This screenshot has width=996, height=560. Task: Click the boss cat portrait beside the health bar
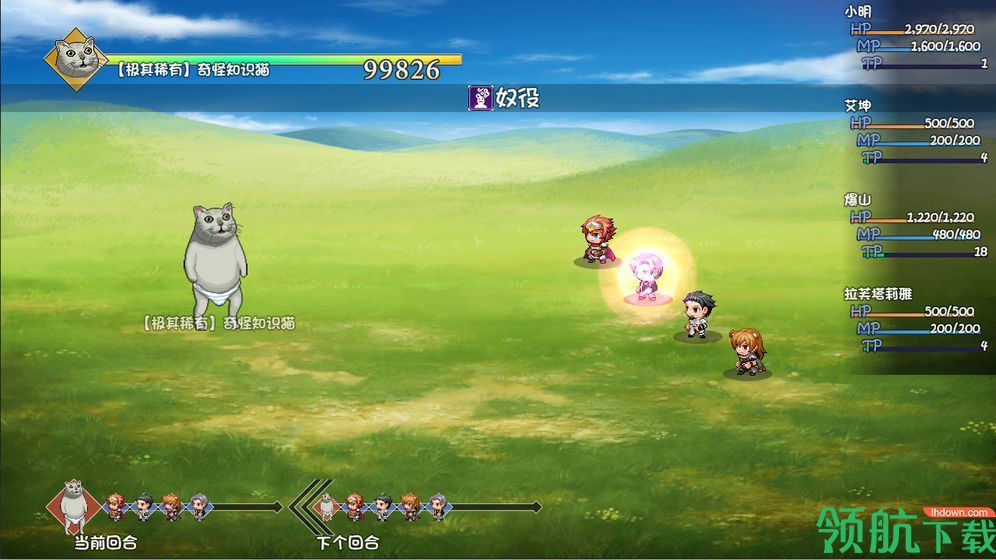76,58
